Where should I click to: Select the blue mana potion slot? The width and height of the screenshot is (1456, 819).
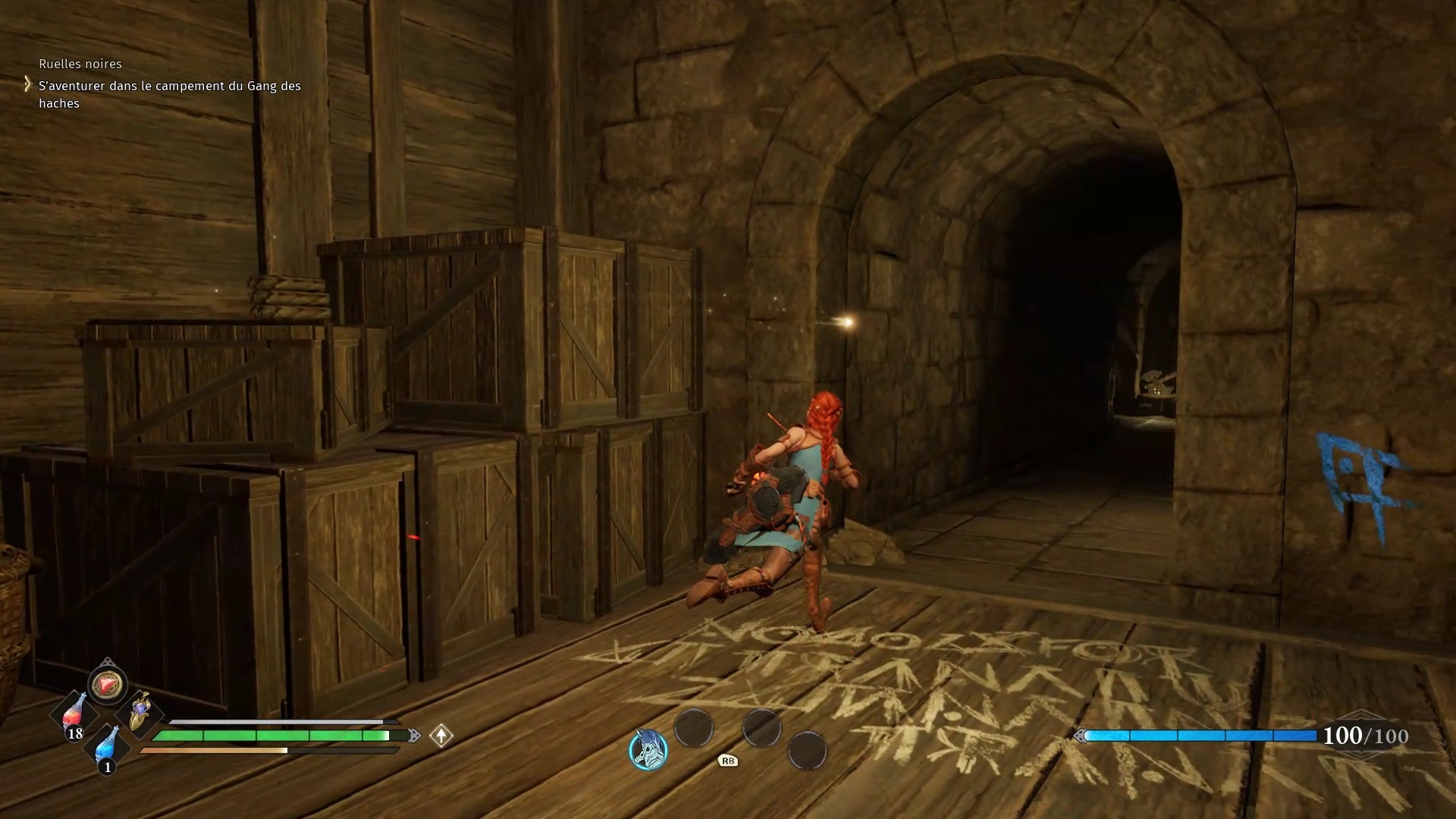108,747
